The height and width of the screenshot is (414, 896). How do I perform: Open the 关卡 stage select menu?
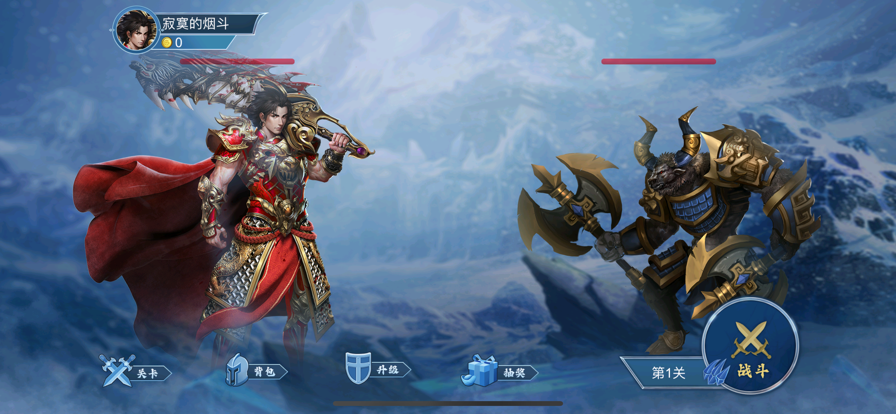coord(135,372)
